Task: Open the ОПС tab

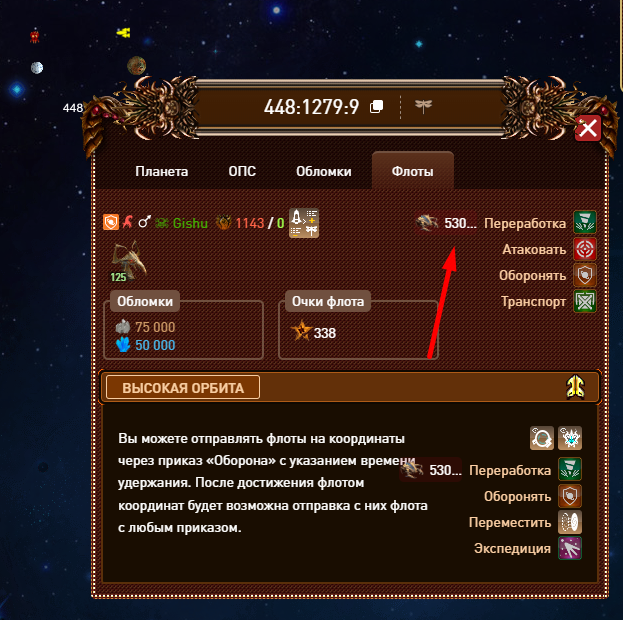Action: pos(242,171)
